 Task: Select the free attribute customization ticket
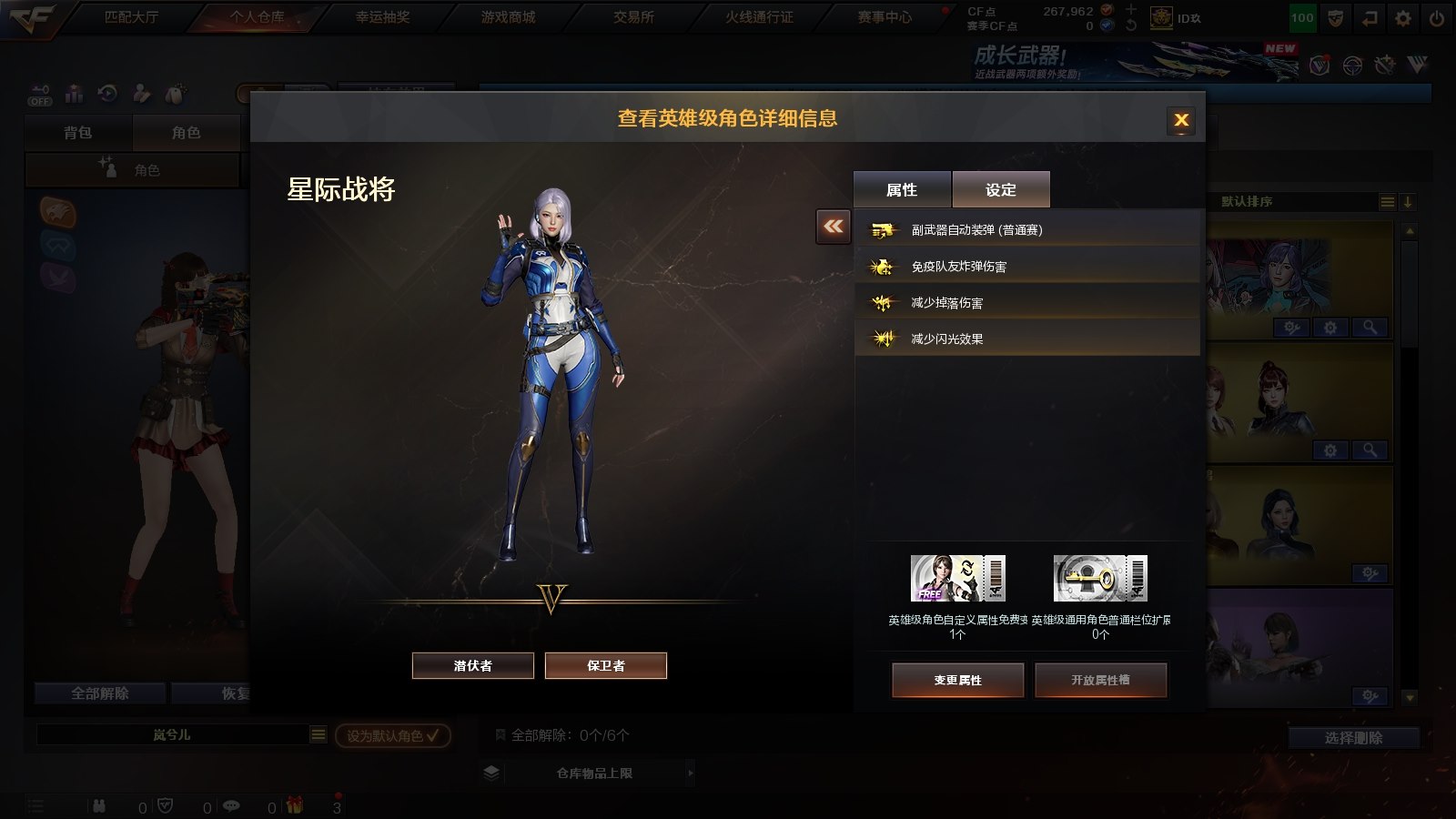coord(958,579)
